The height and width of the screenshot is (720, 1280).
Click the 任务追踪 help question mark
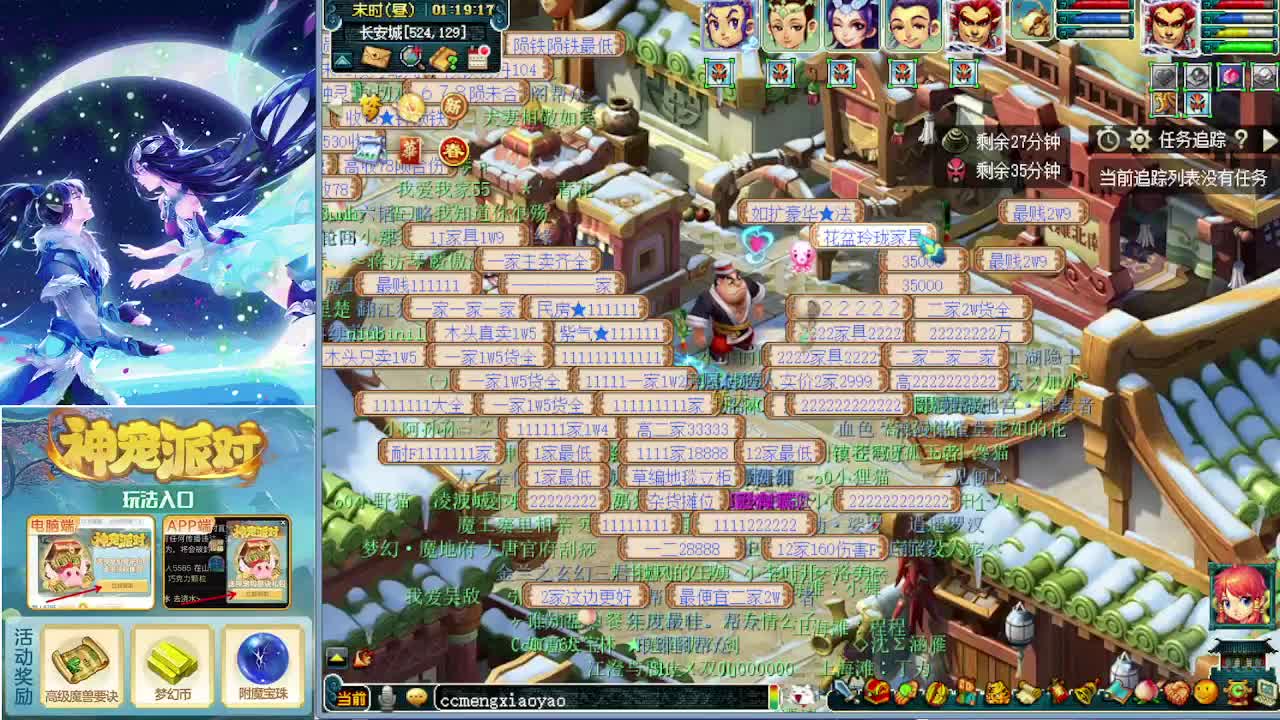pos(1240,139)
